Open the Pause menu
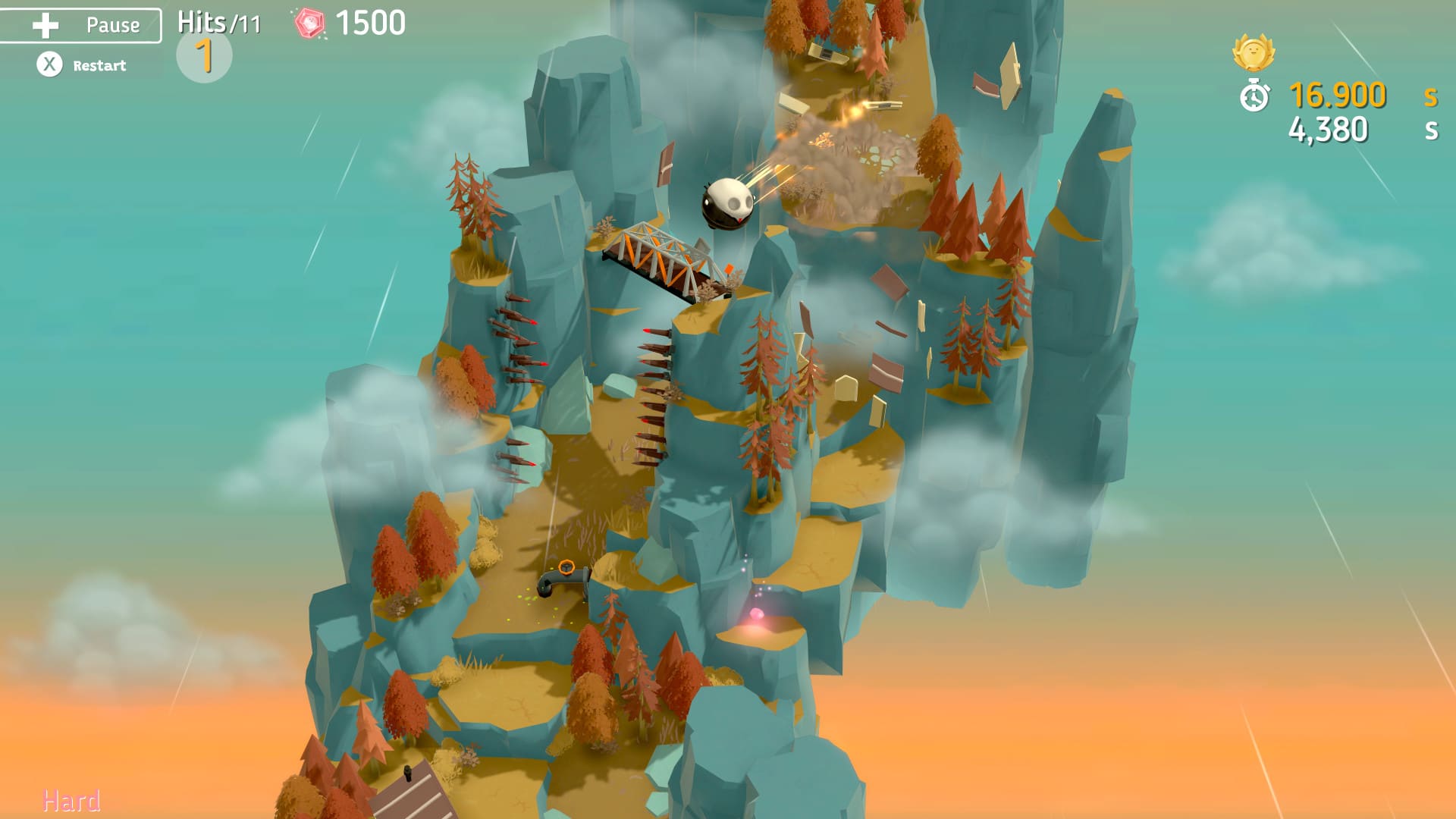The image size is (1456, 819). pyautogui.click(x=80, y=24)
